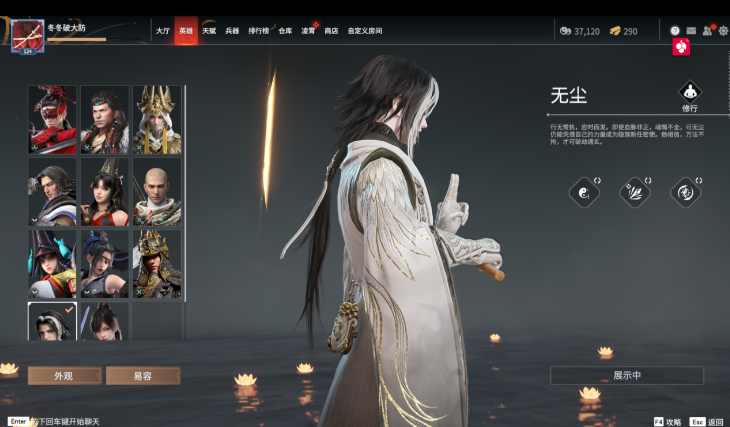This screenshot has height=427, width=730.
Task: Open the 兵器 weapons tab
Action: coord(232,31)
